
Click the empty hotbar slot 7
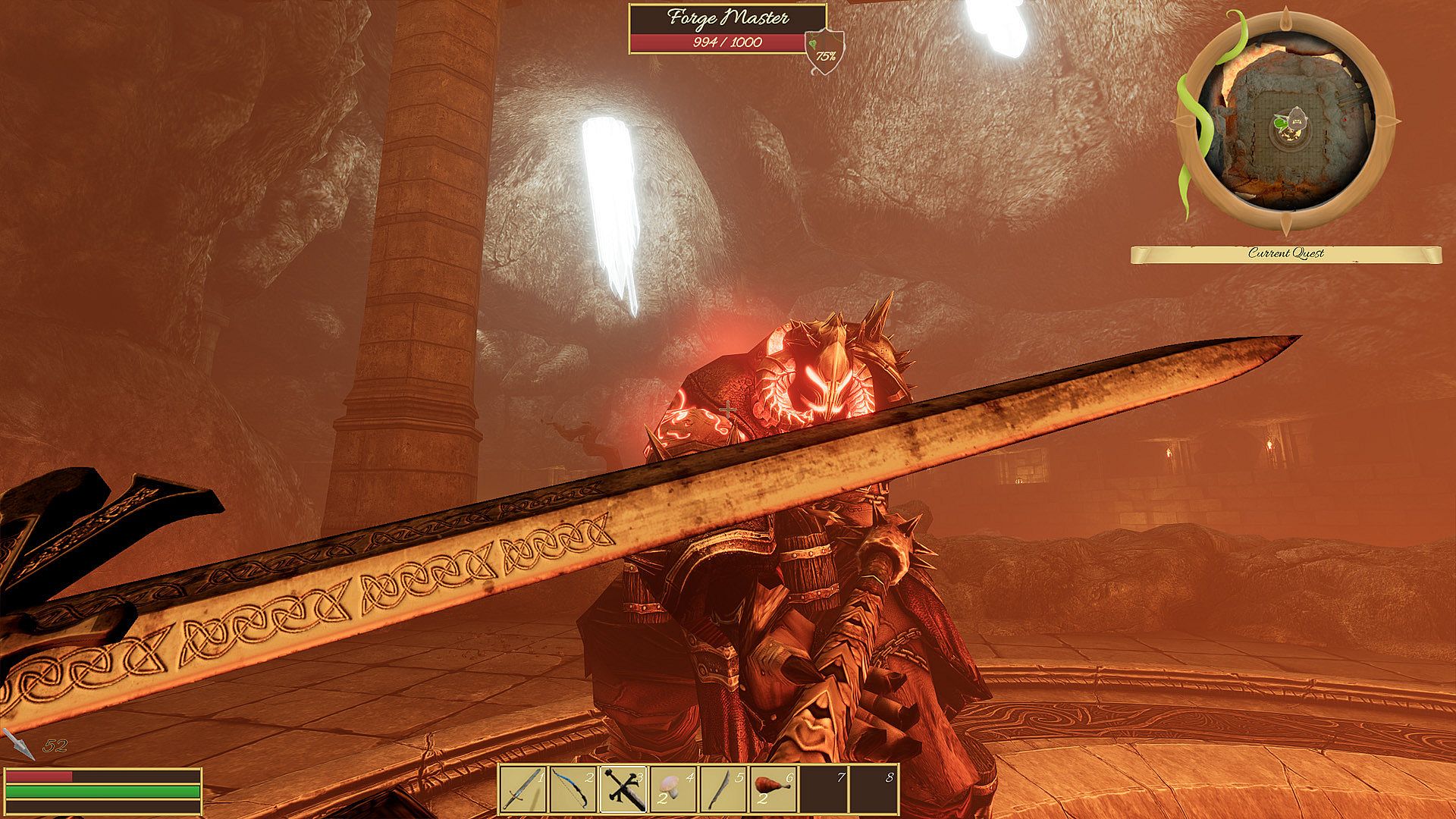tap(823, 789)
